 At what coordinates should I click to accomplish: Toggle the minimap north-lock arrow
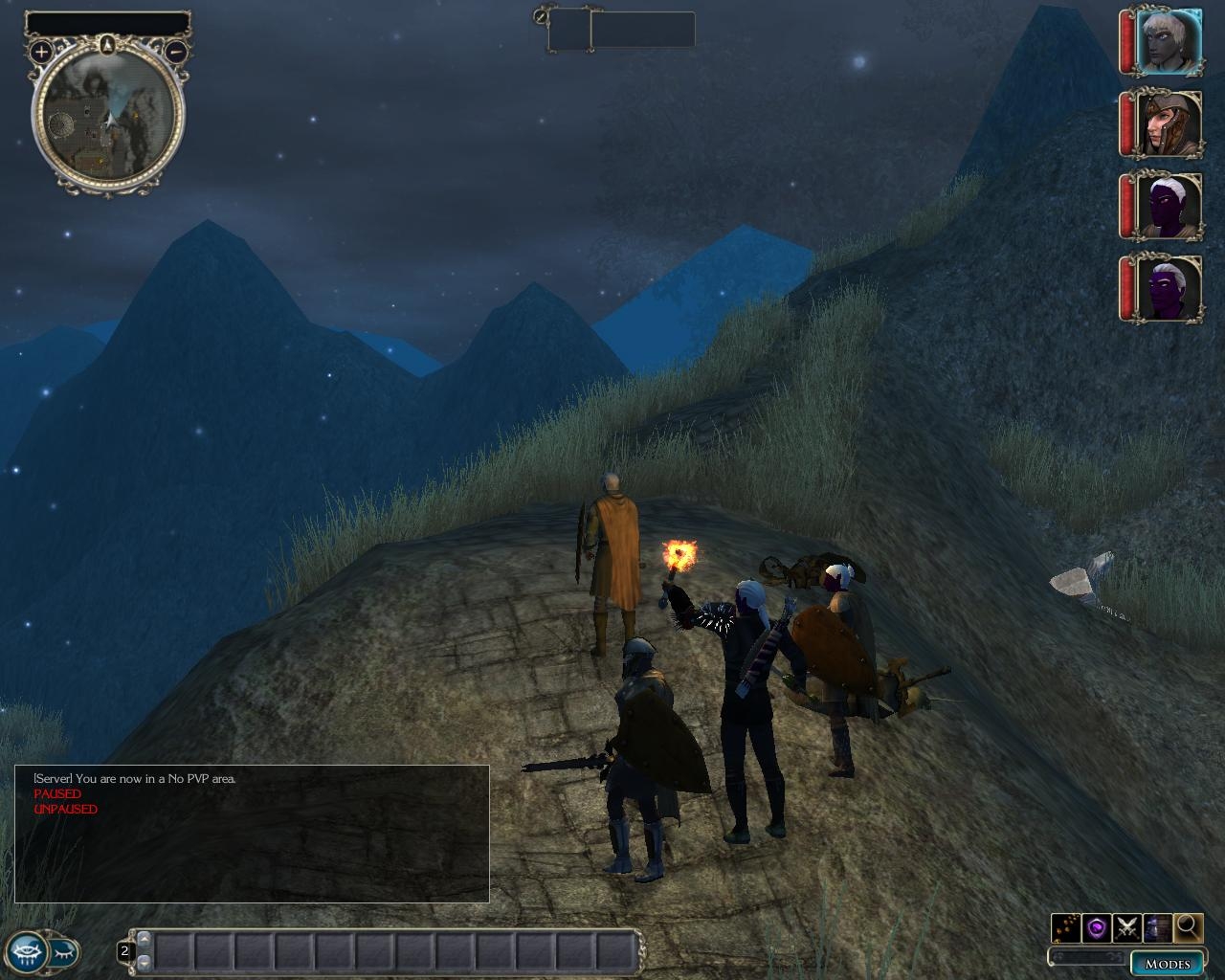tap(108, 44)
